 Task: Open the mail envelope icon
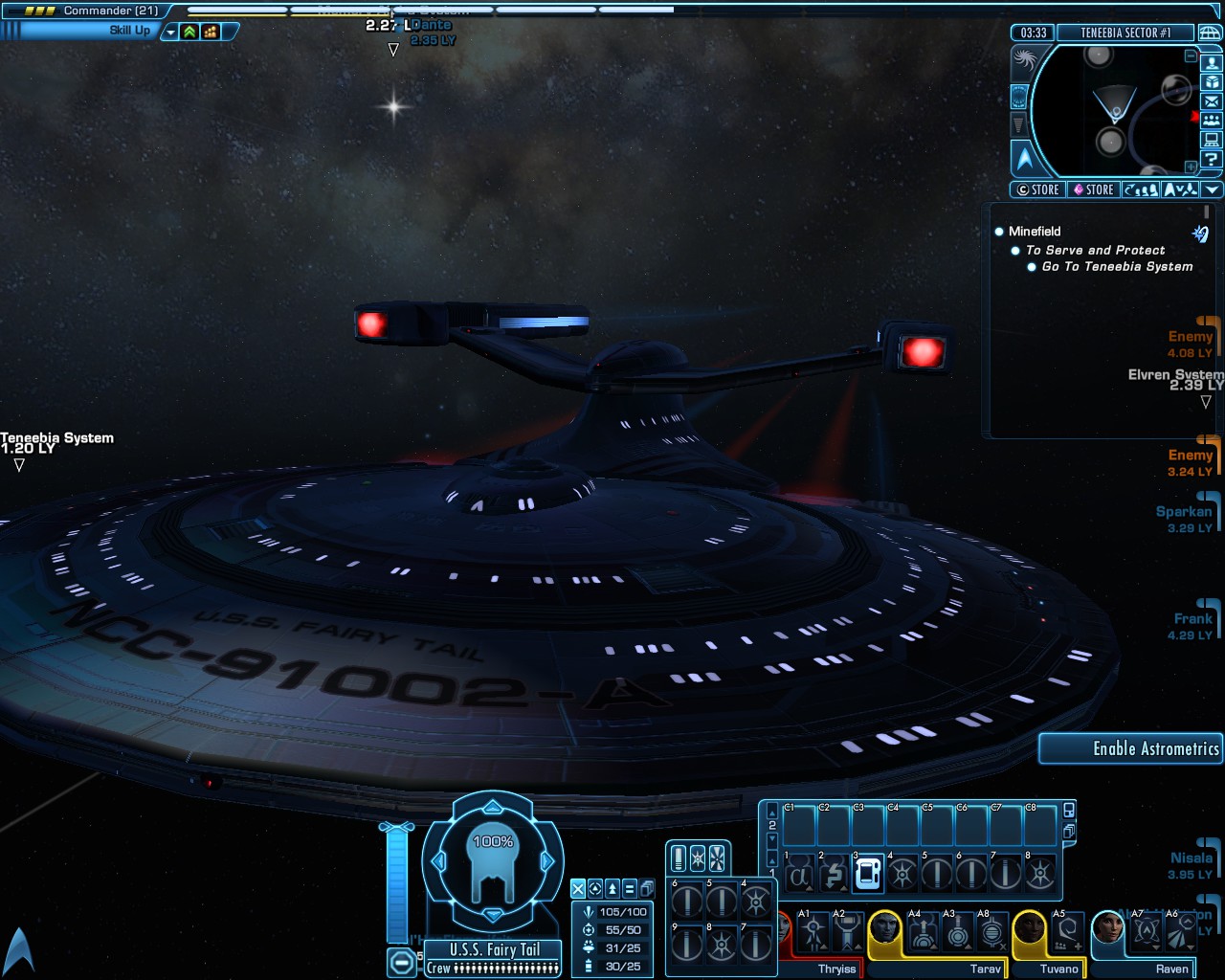coord(1212,101)
